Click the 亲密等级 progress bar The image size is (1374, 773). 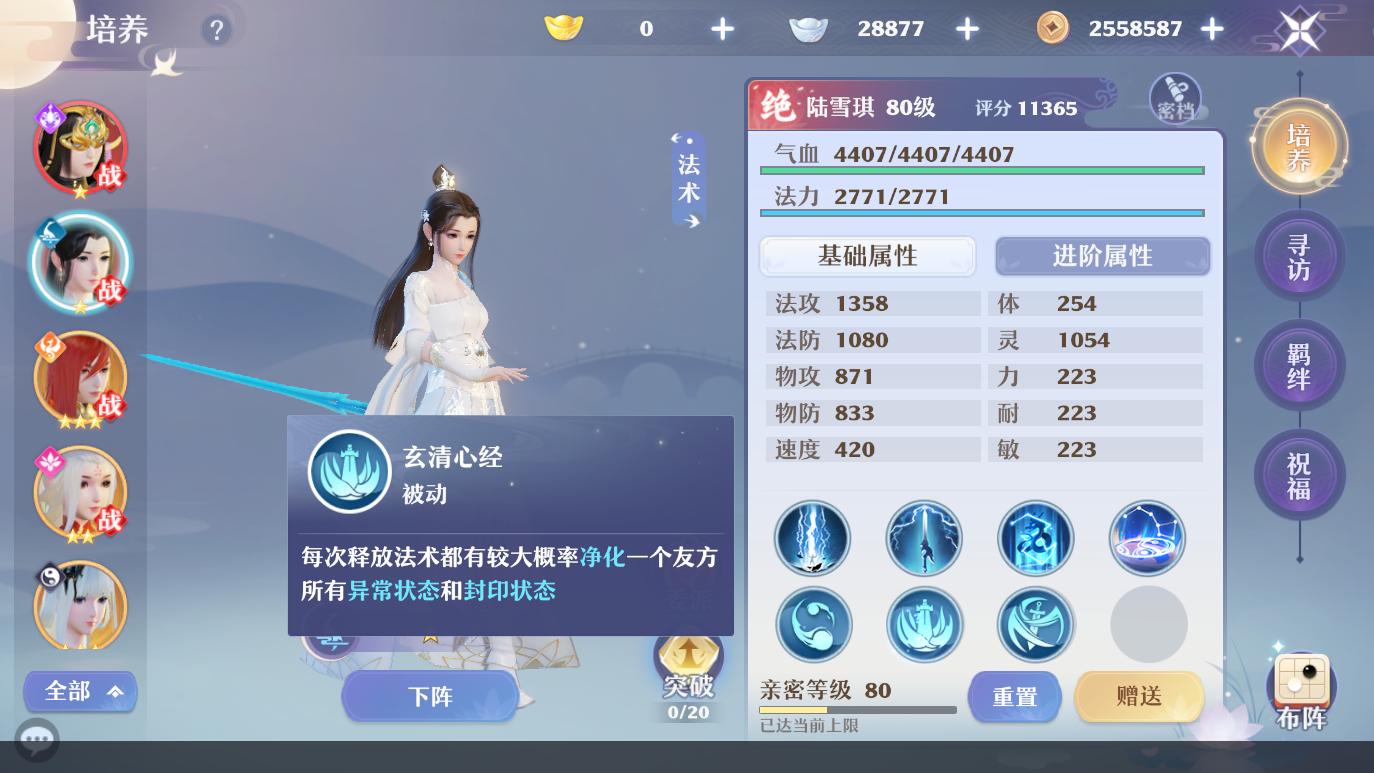(858, 709)
